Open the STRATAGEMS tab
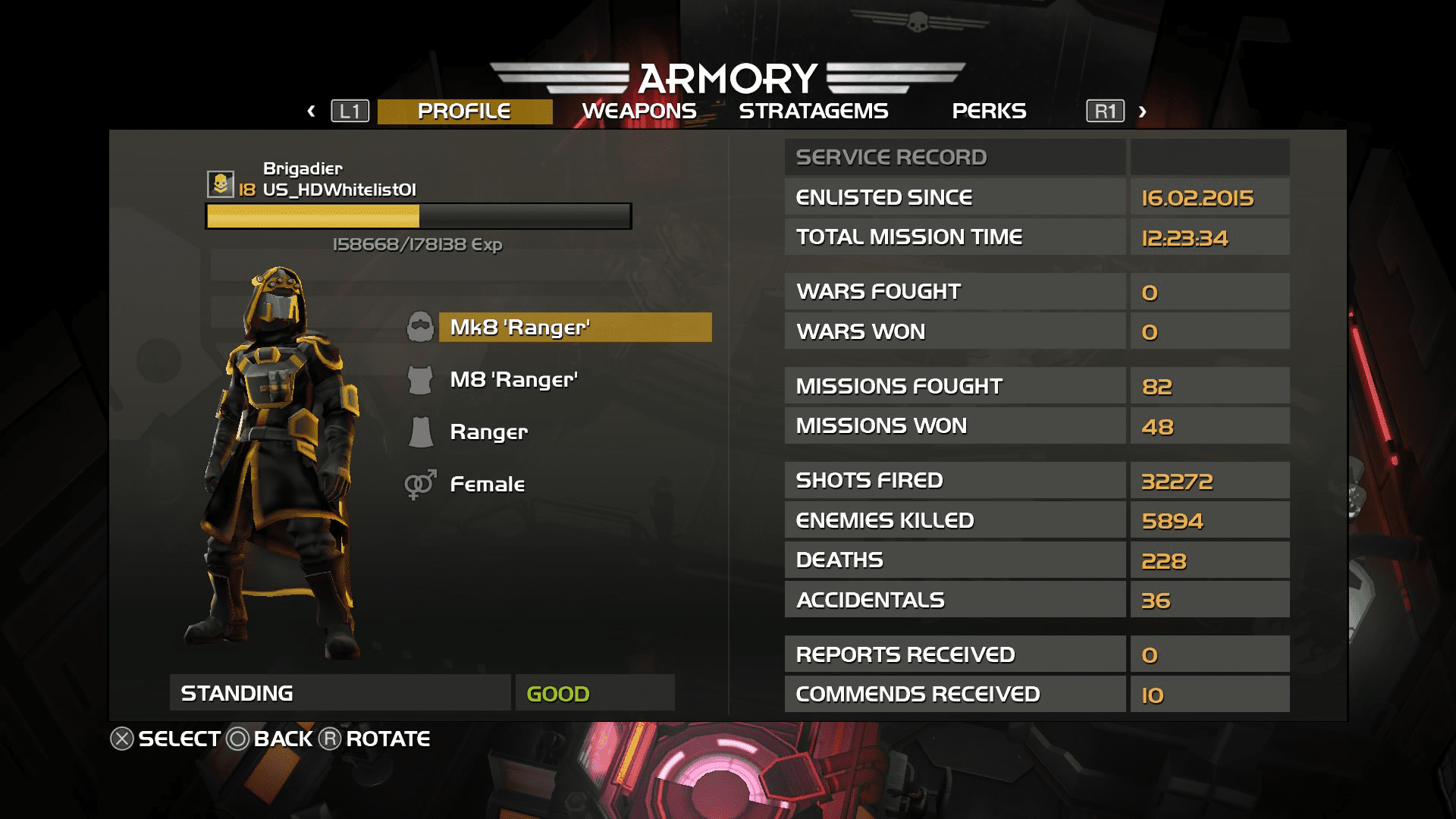The image size is (1456, 819). point(814,111)
